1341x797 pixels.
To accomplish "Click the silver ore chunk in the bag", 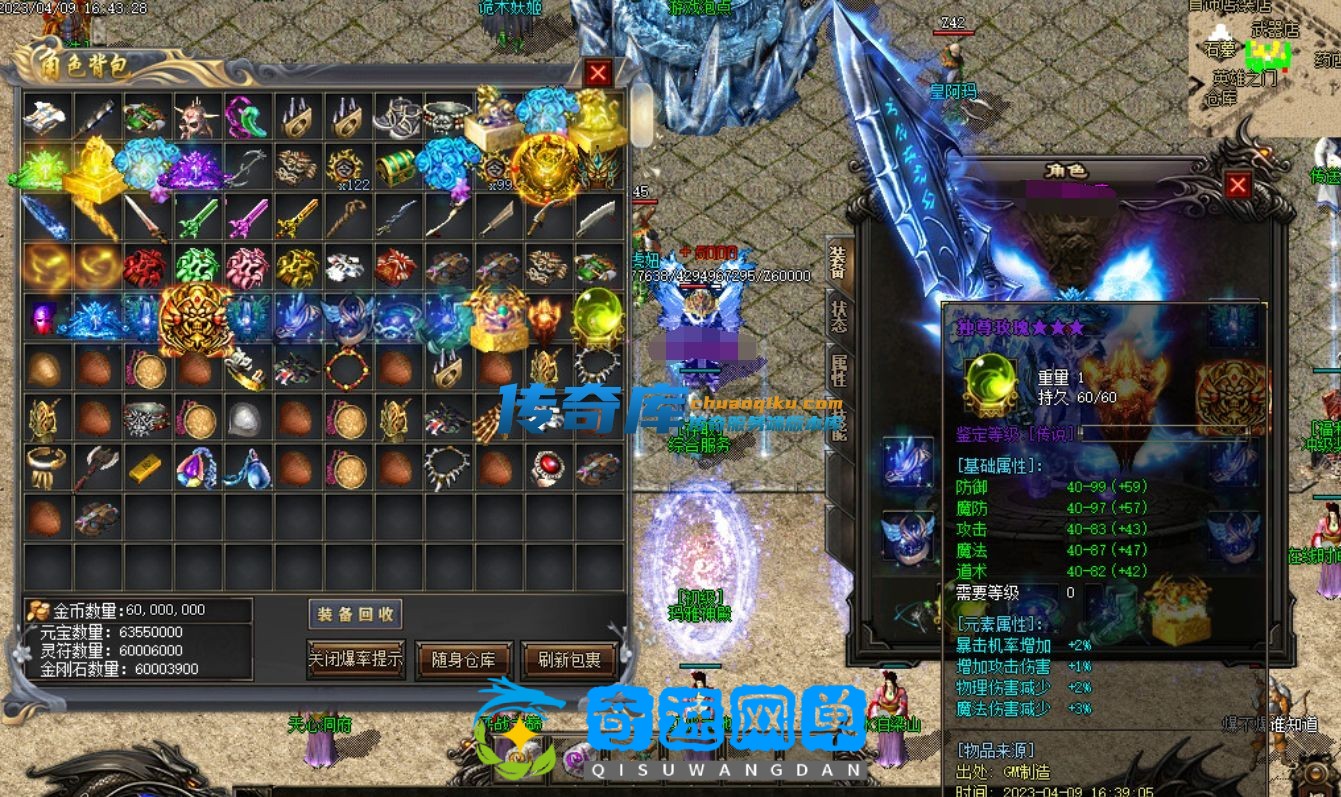I will (246, 418).
